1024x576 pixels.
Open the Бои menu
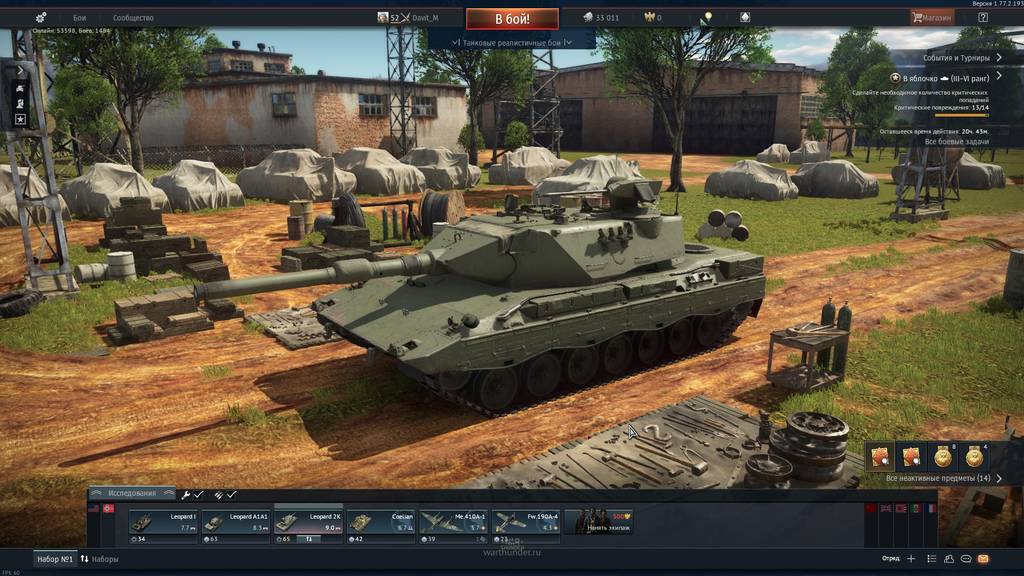point(80,18)
